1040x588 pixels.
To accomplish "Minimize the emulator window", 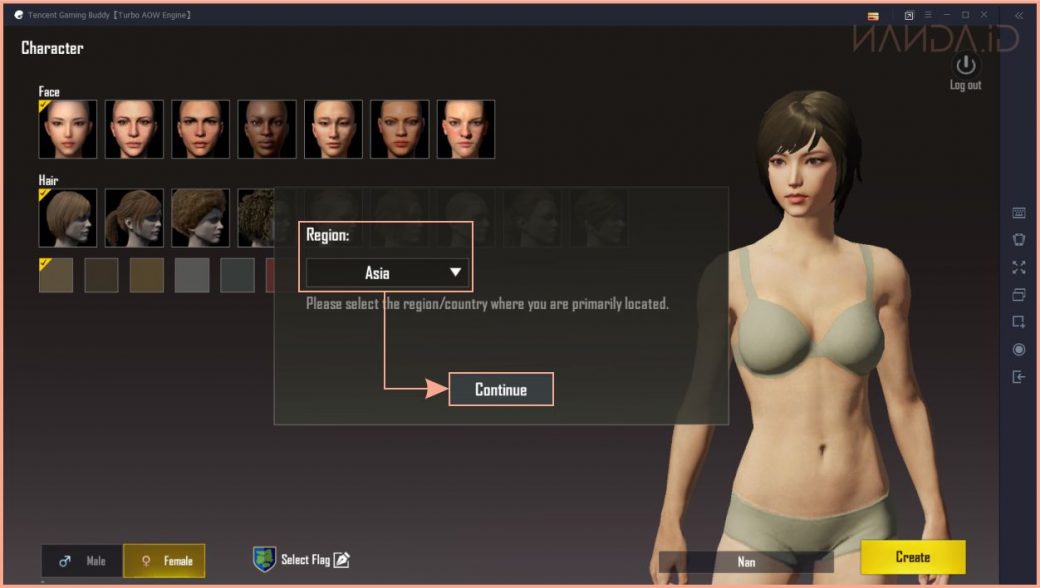I will (946, 15).
